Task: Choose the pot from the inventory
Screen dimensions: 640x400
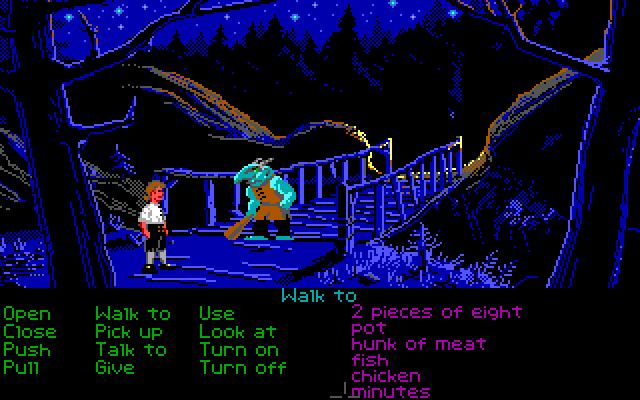Action: (x=367, y=328)
